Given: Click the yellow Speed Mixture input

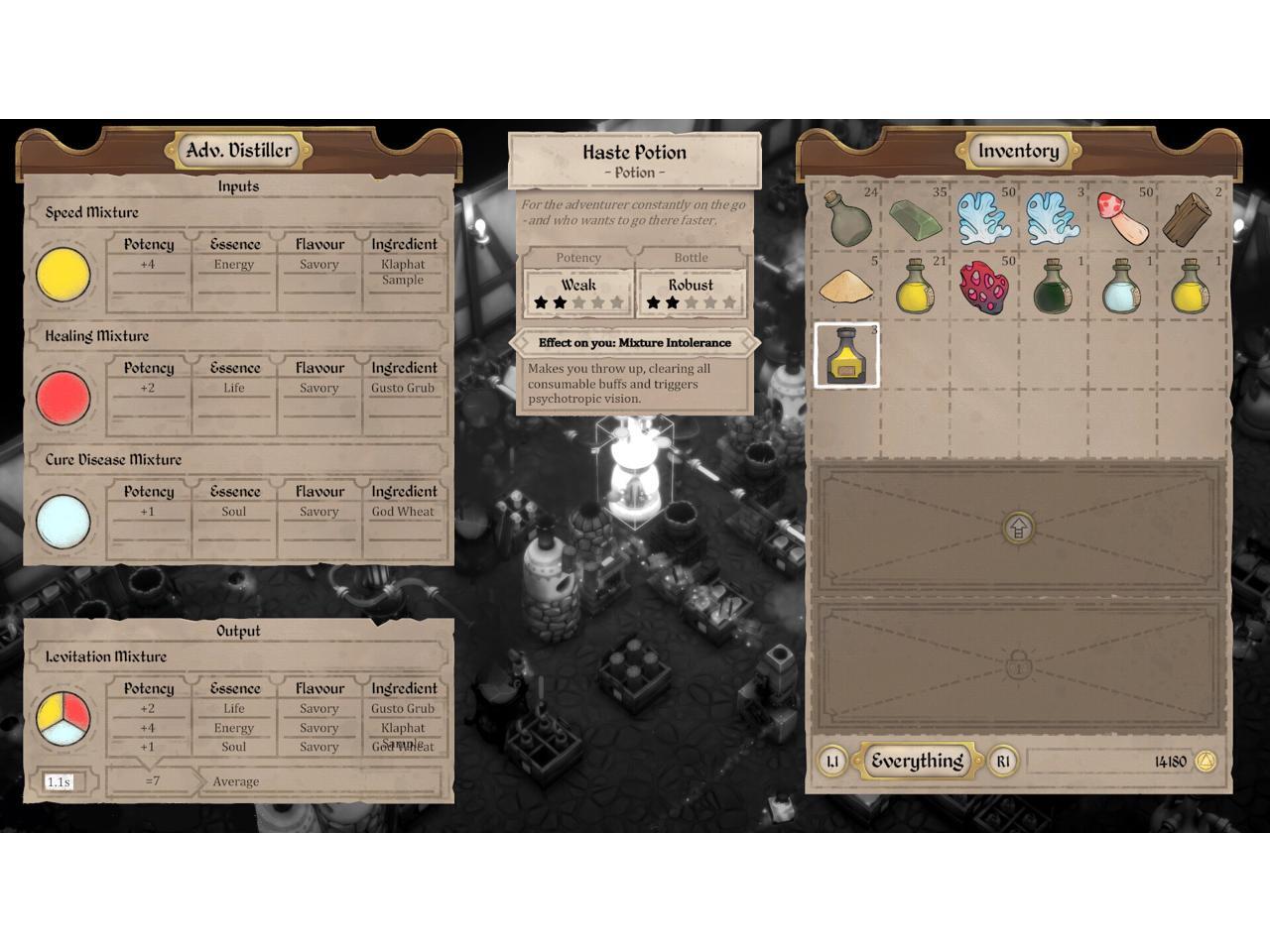Looking at the screenshot, I should pos(63,274).
